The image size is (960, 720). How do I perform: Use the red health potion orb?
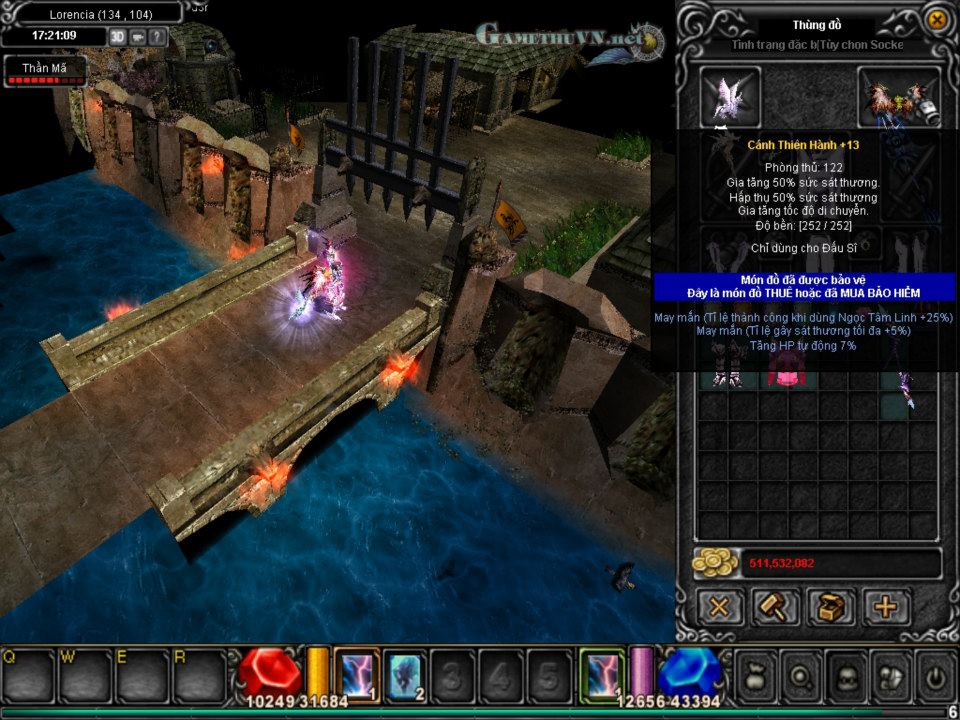[x=268, y=672]
